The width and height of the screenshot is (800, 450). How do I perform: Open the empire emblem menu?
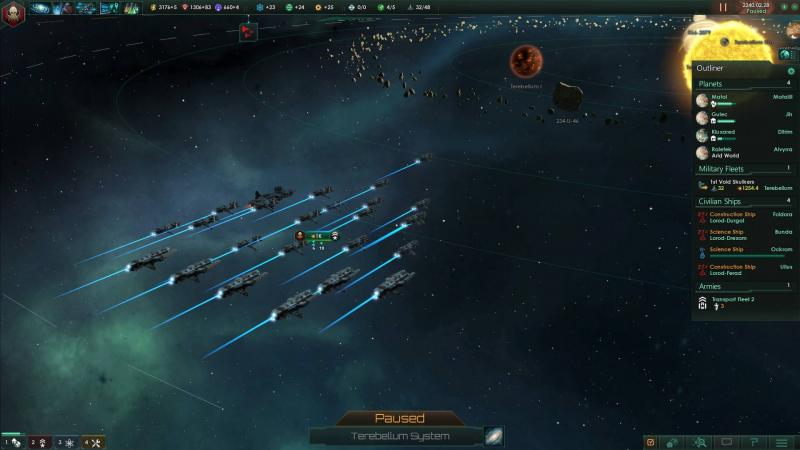[13, 8]
